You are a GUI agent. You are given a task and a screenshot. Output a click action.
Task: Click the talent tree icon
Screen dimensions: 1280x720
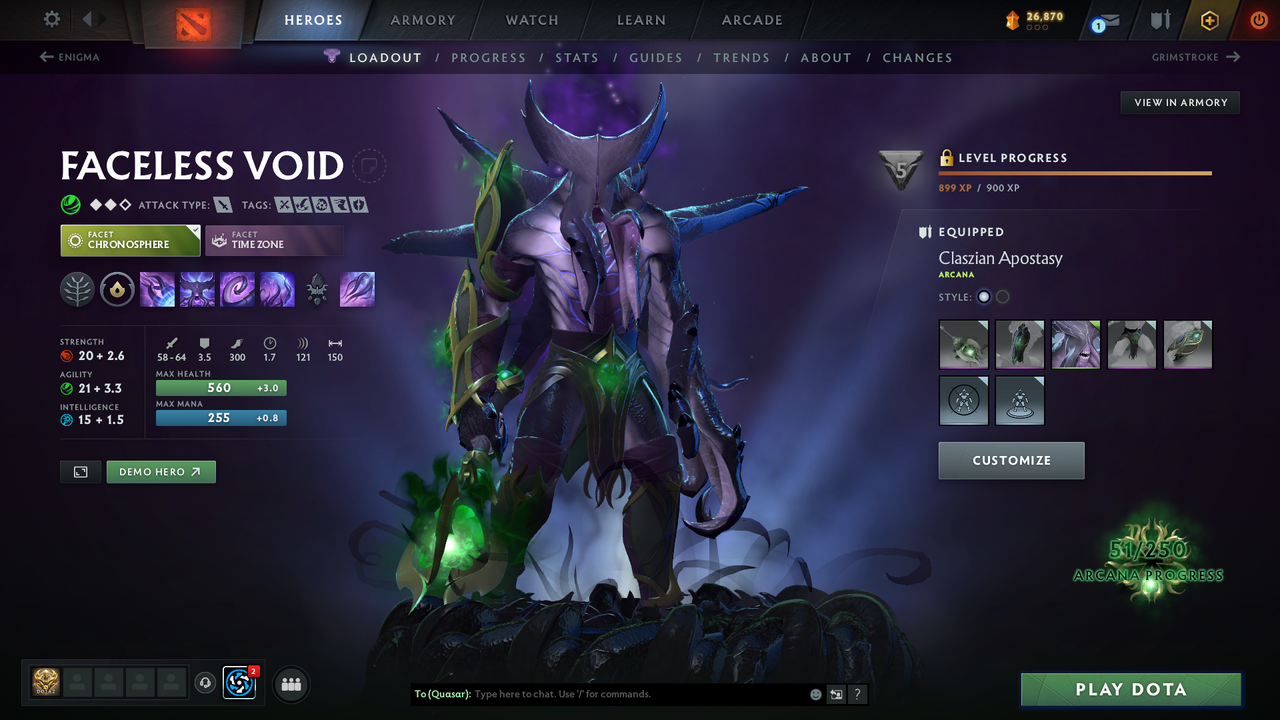77,289
